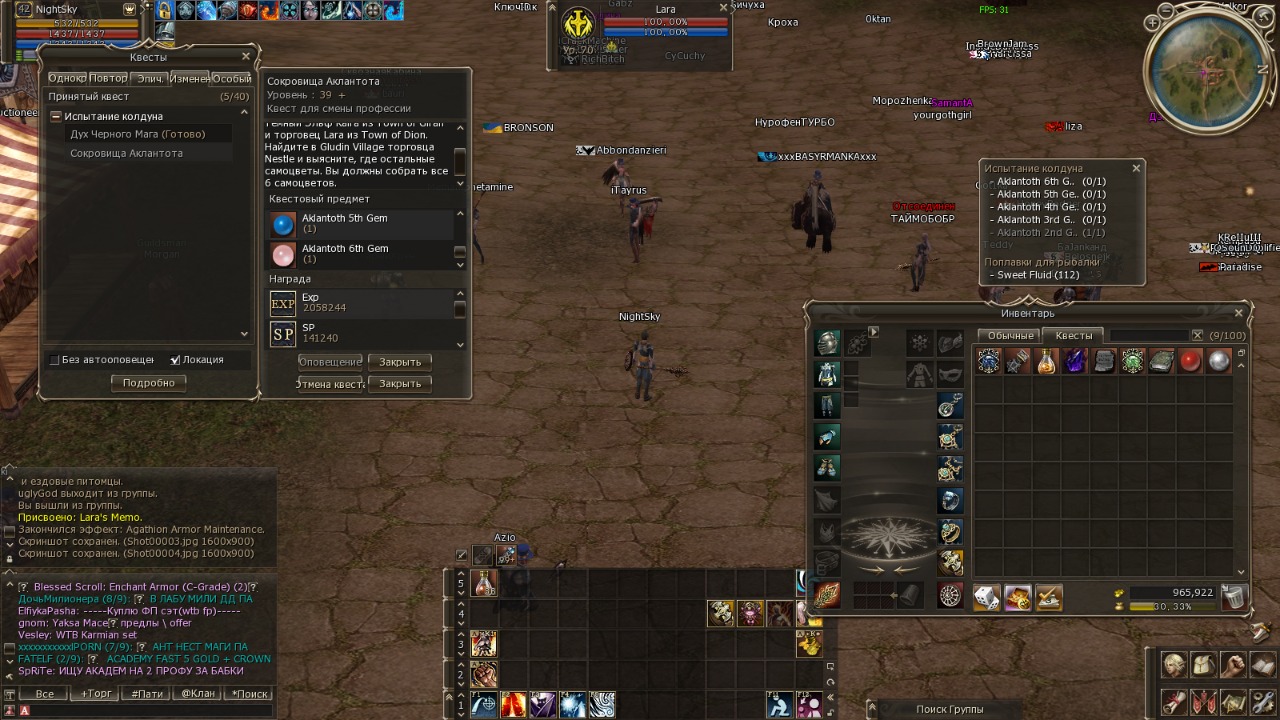Select the Дух Черного Мага quest entry

click(x=137, y=134)
